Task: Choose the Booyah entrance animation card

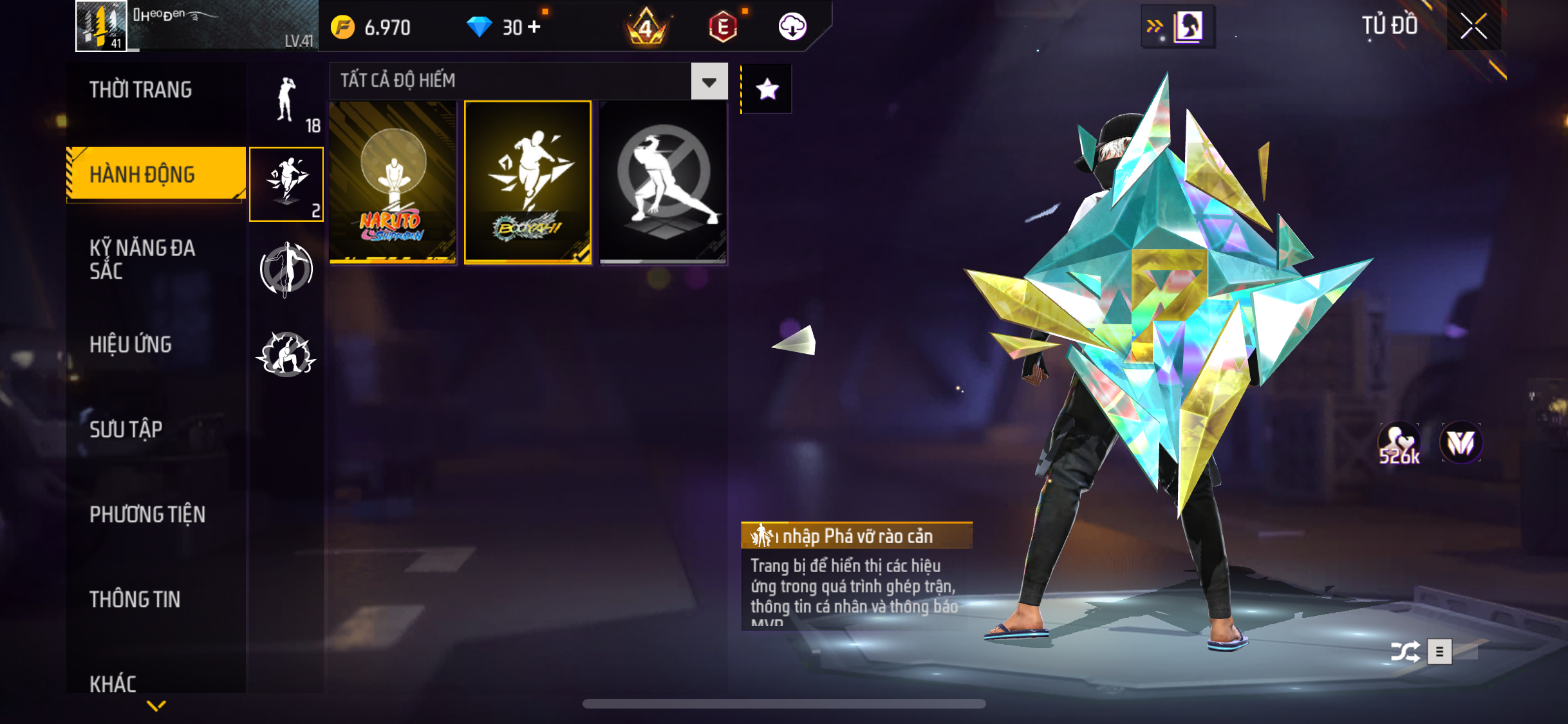Action: click(528, 182)
